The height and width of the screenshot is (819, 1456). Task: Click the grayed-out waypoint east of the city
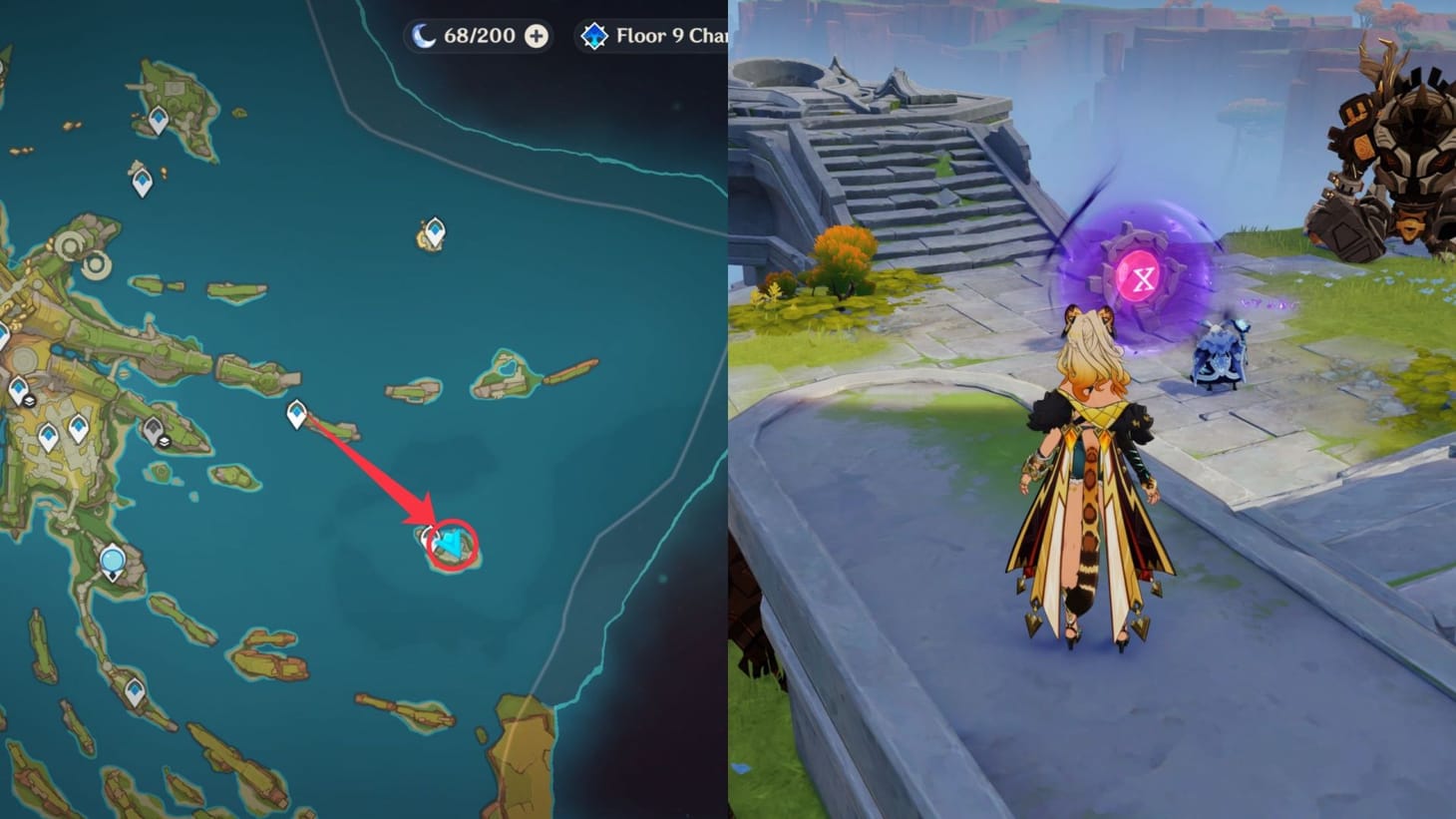click(x=154, y=430)
